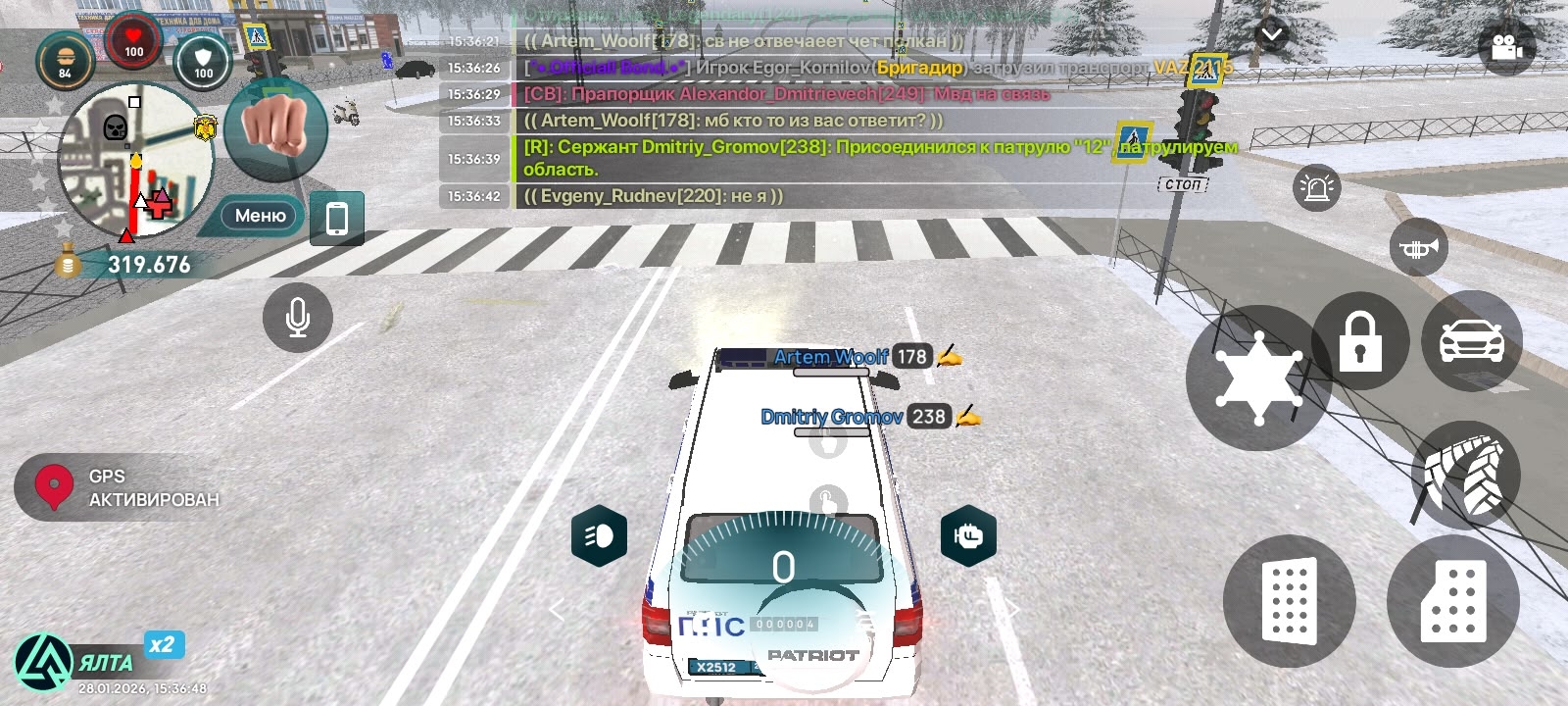Toggle the engine hexagon button
The width and height of the screenshot is (1568, 706).
[x=968, y=535]
